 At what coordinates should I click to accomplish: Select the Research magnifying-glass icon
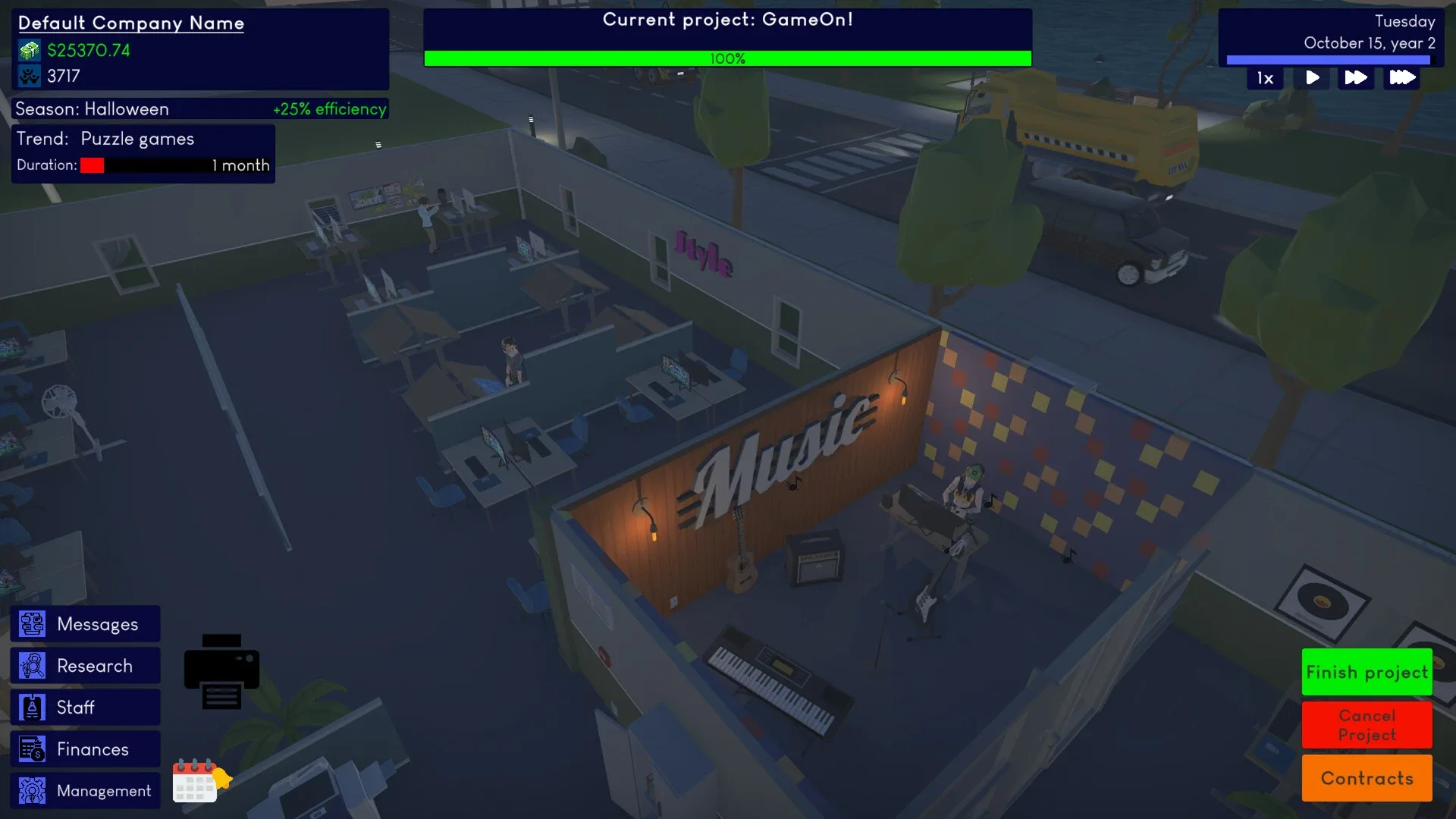(31, 665)
